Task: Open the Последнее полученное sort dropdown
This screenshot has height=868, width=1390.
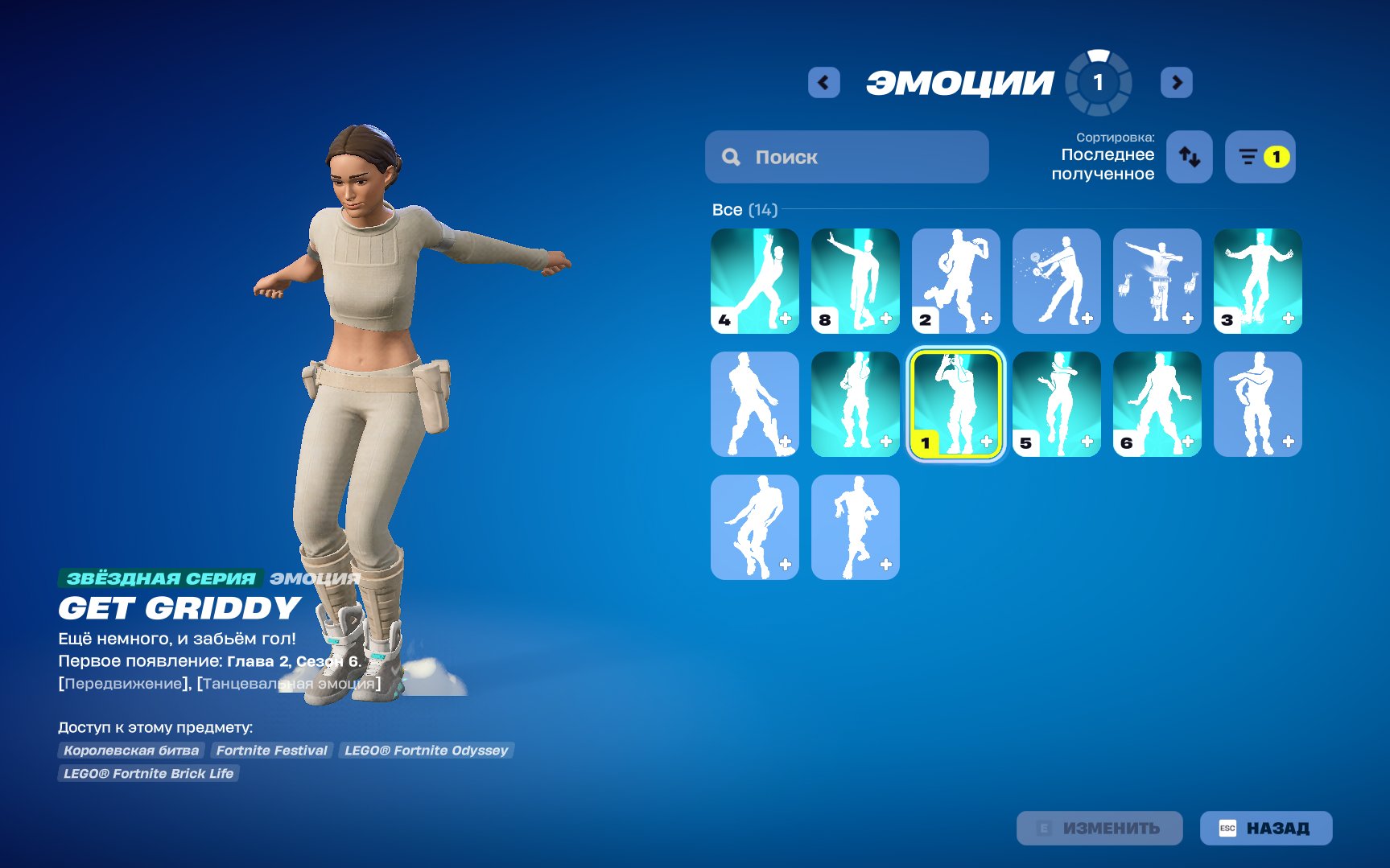Action: (1107, 165)
